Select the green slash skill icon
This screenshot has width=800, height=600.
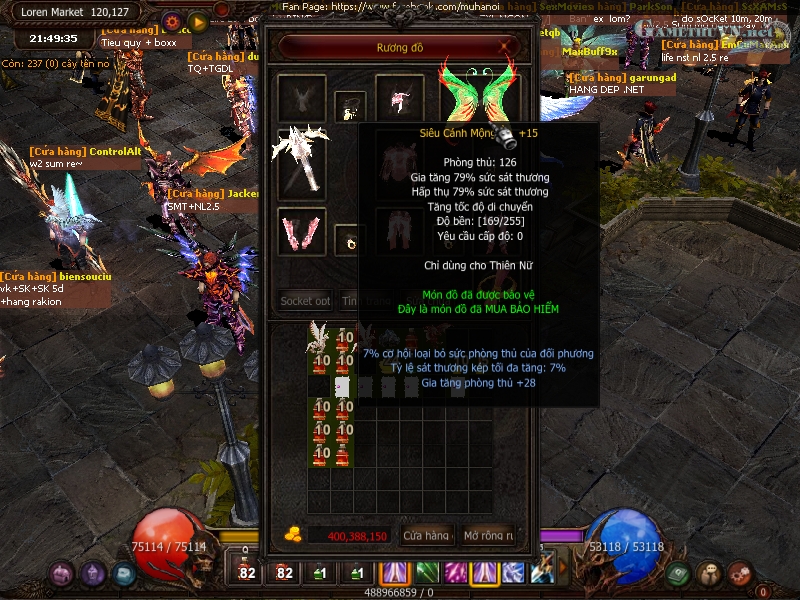(426, 572)
